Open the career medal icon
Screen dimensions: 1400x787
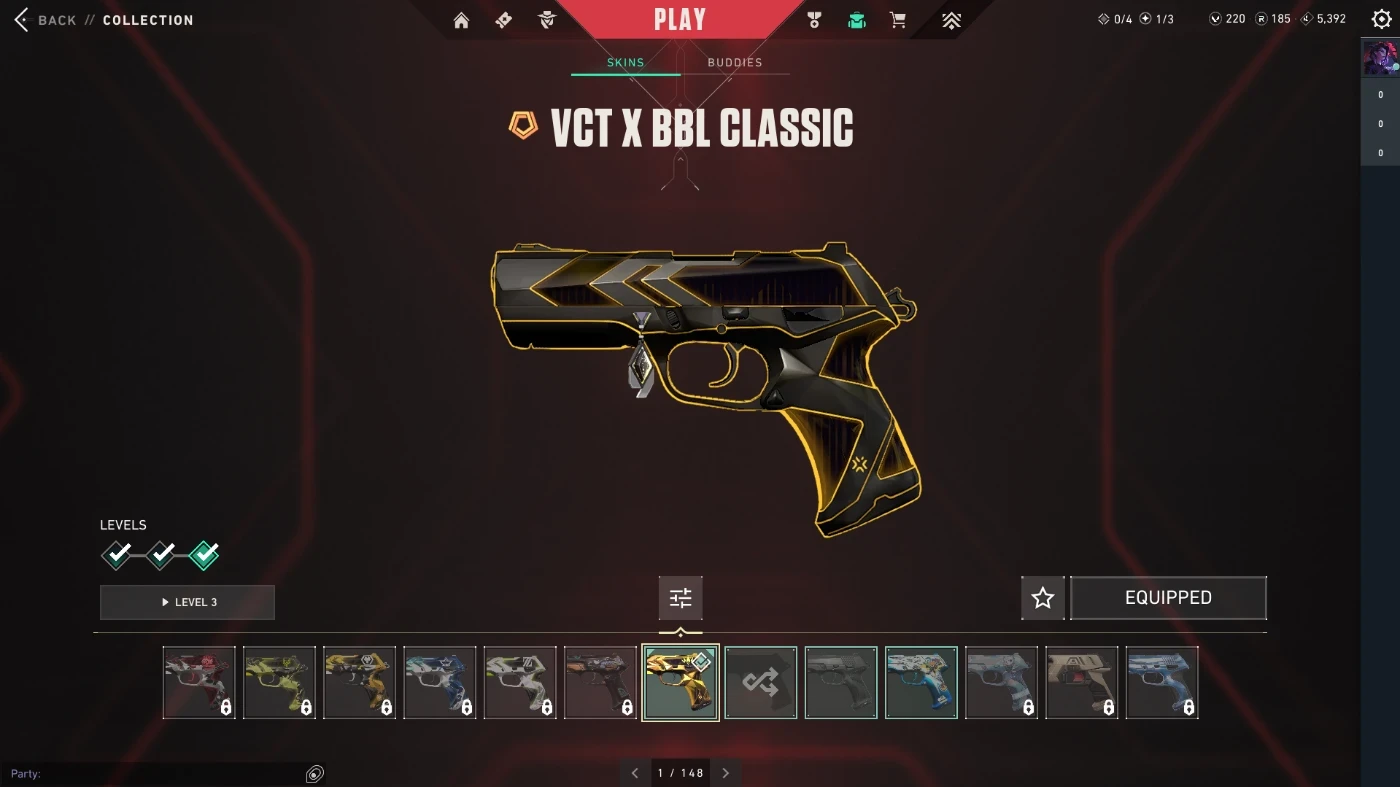point(814,20)
